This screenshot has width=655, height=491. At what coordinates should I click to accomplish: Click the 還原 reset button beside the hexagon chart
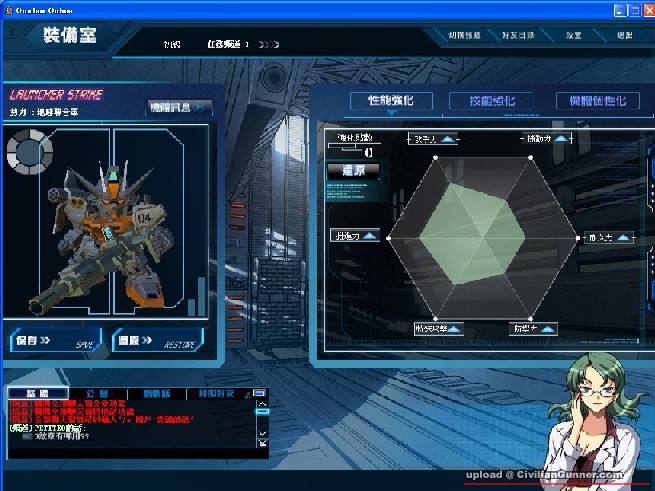pyautogui.click(x=353, y=171)
